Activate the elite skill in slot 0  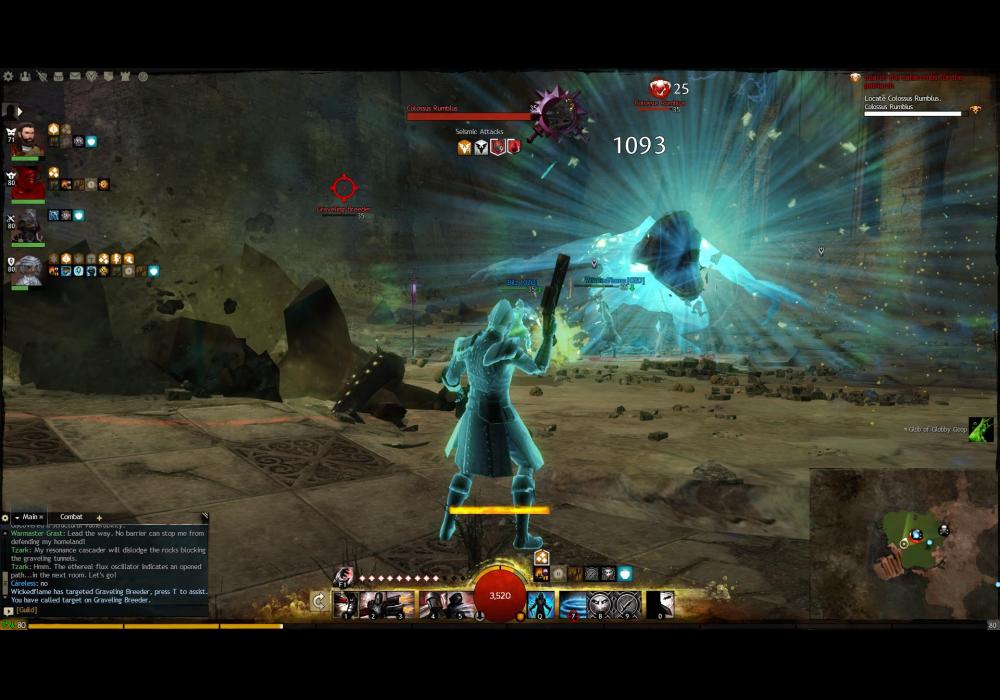tap(660, 604)
